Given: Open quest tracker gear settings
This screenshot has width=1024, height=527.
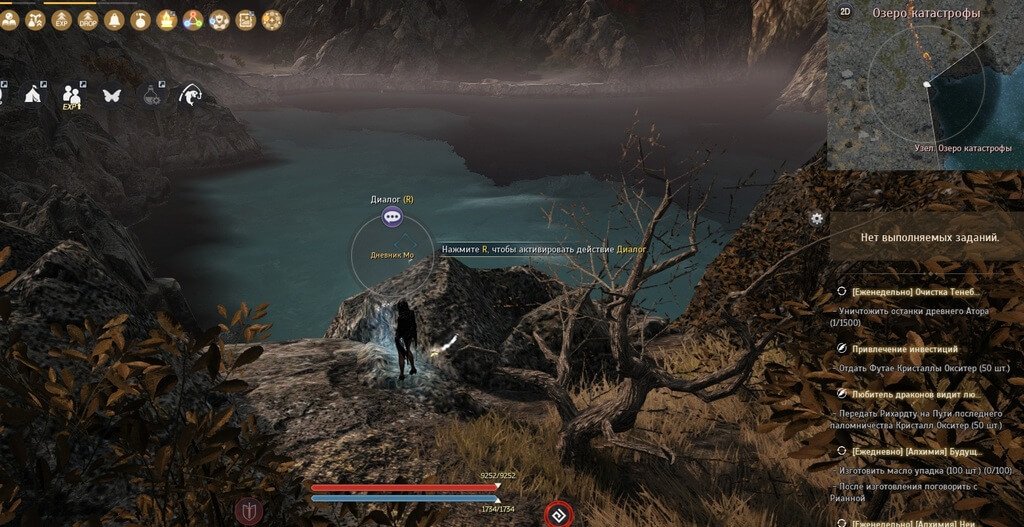Looking at the screenshot, I should tap(817, 218).
